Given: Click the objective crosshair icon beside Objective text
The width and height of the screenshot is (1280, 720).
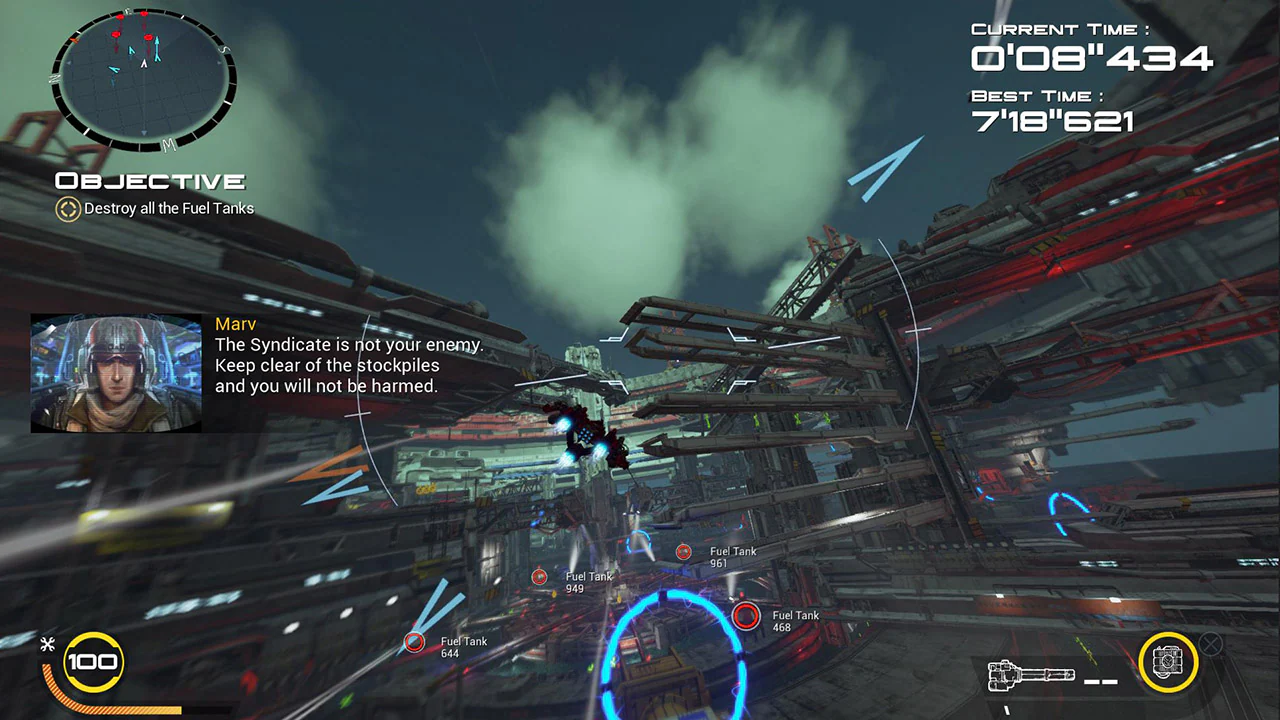Looking at the screenshot, I should tap(67, 210).
